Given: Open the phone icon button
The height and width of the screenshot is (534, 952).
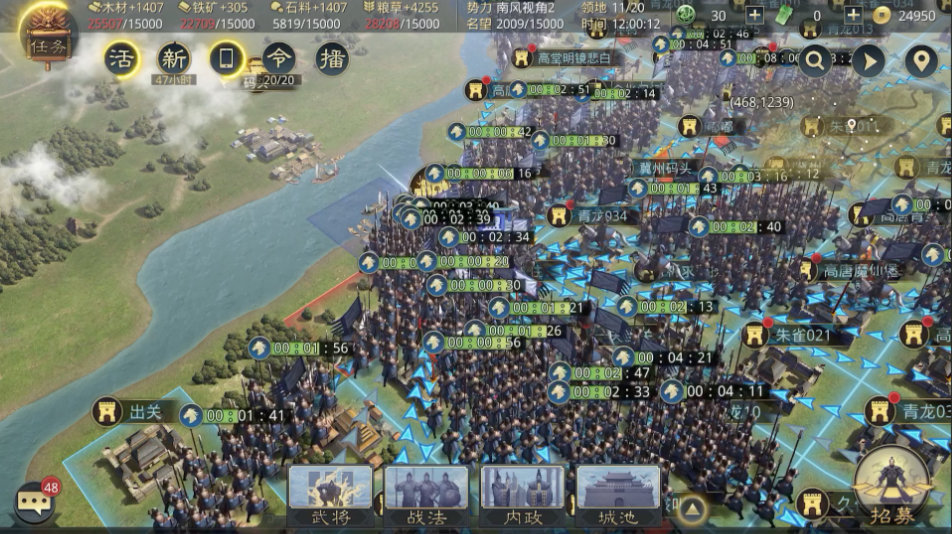Looking at the screenshot, I should click(x=226, y=59).
